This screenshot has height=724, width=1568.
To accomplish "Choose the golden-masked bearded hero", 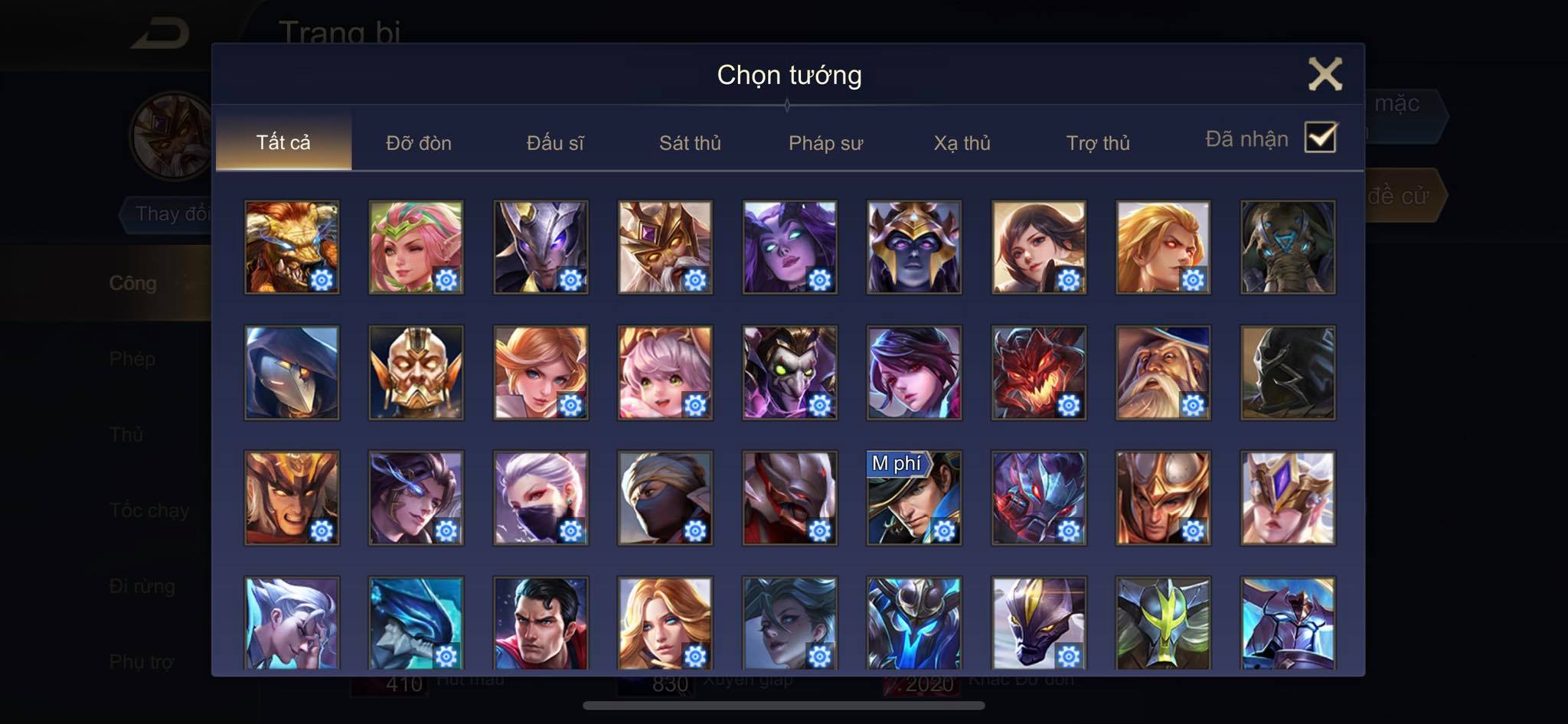I will pos(416,373).
